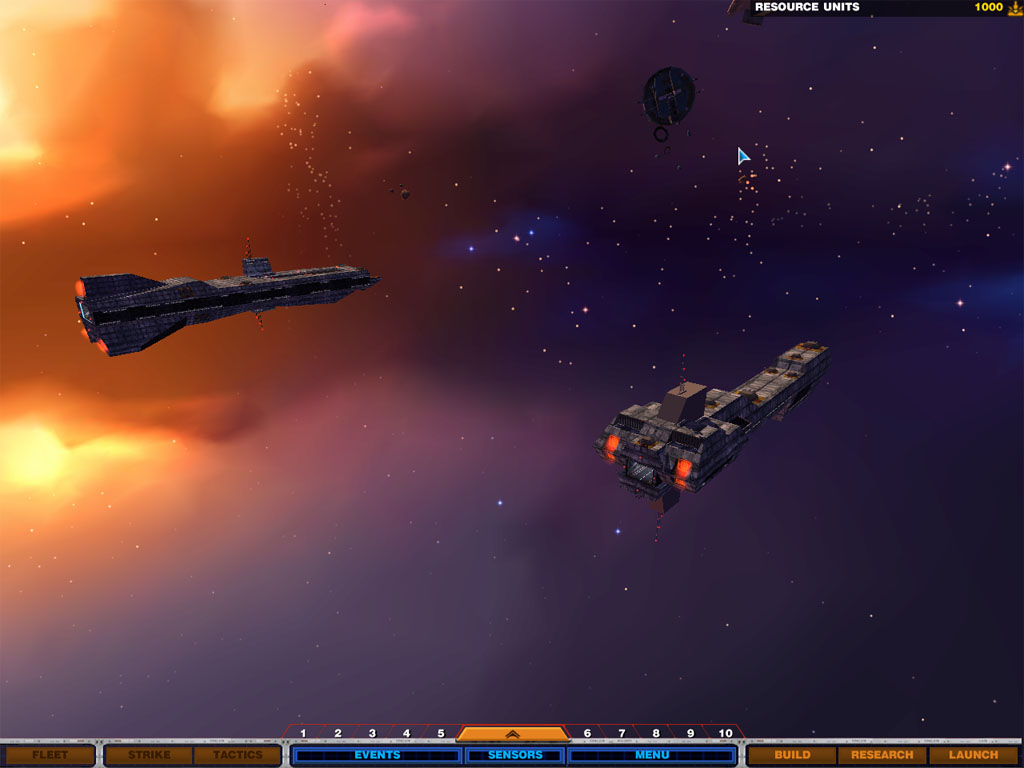The image size is (1024, 768).
Task: Open the Fleet panel
Action: click(49, 755)
